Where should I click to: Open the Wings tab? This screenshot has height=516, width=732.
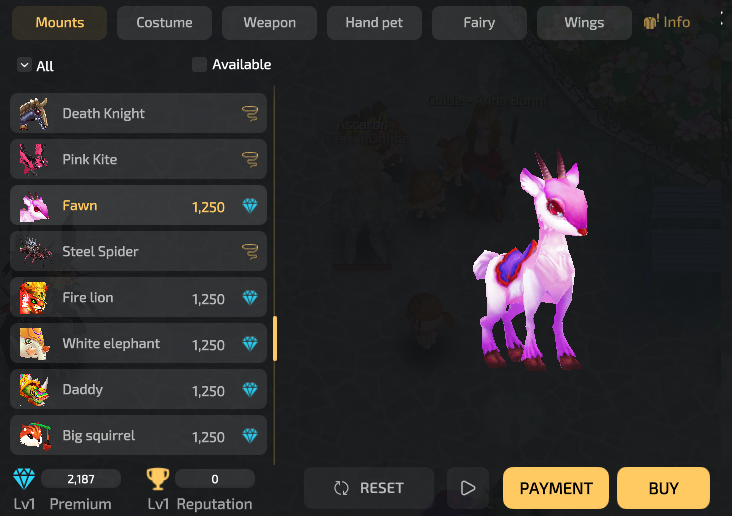(584, 23)
